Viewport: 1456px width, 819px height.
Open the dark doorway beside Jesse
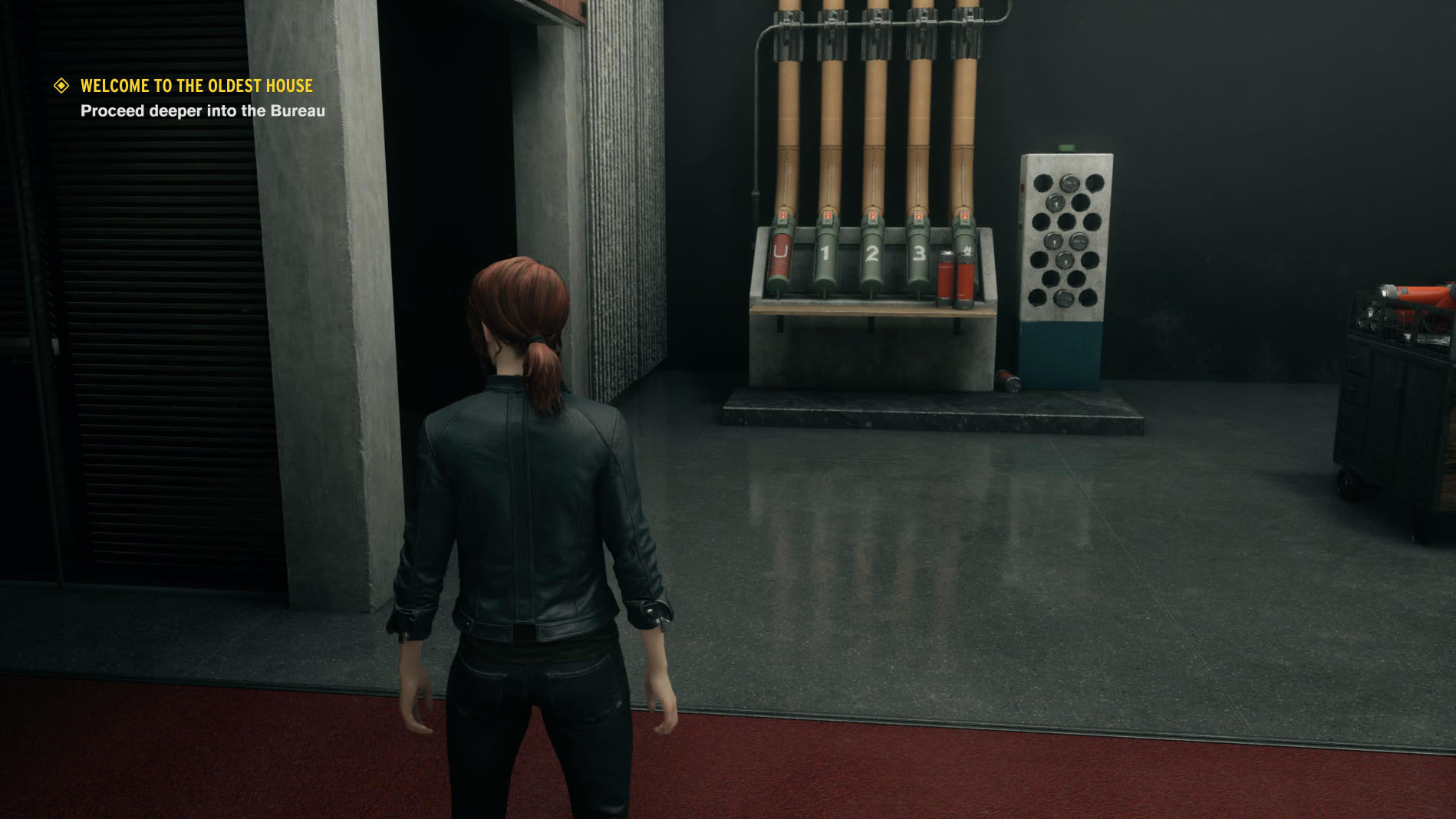point(445,192)
